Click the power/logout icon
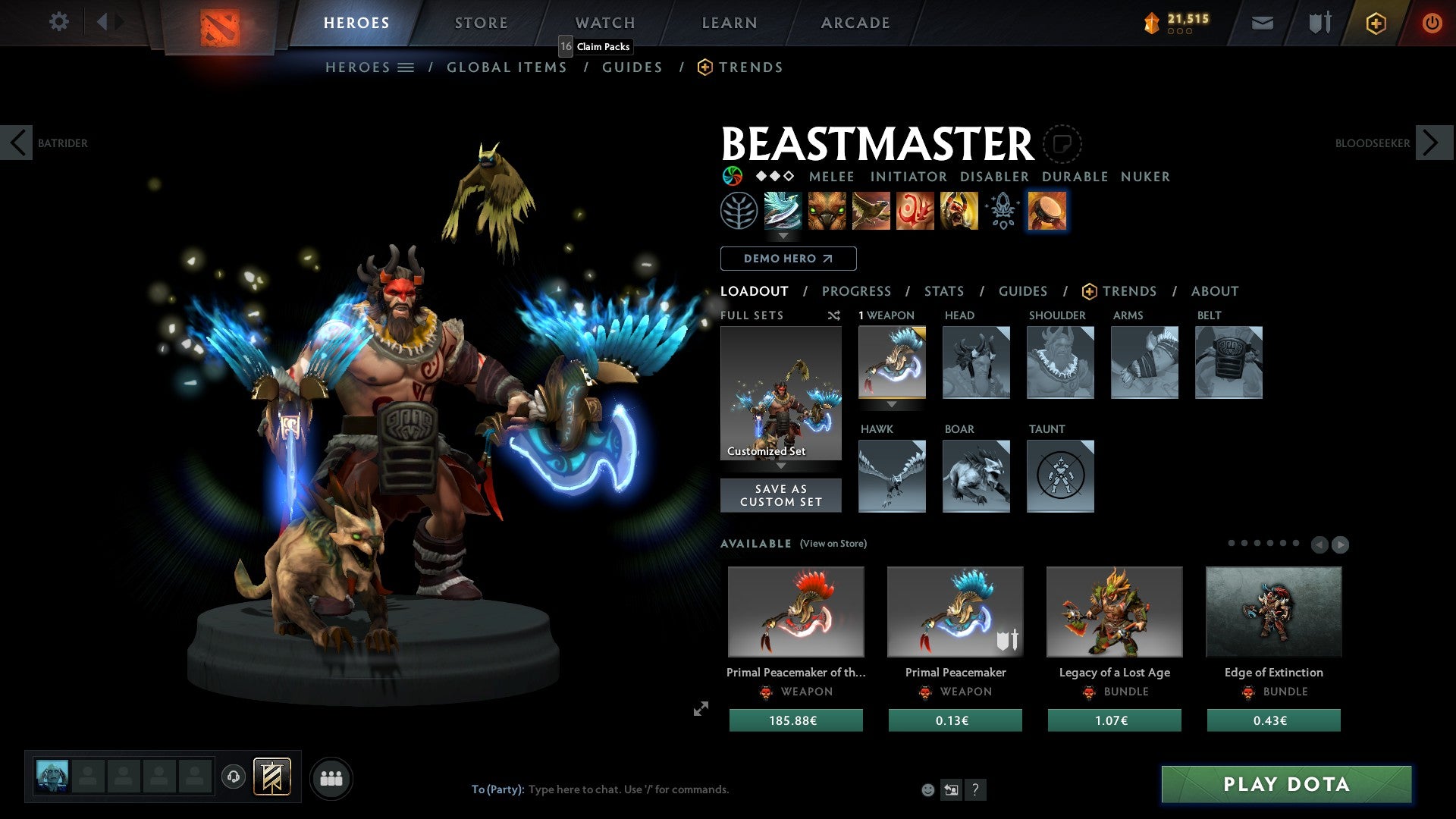This screenshot has width=1456, height=819. pyautogui.click(x=1432, y=23)
